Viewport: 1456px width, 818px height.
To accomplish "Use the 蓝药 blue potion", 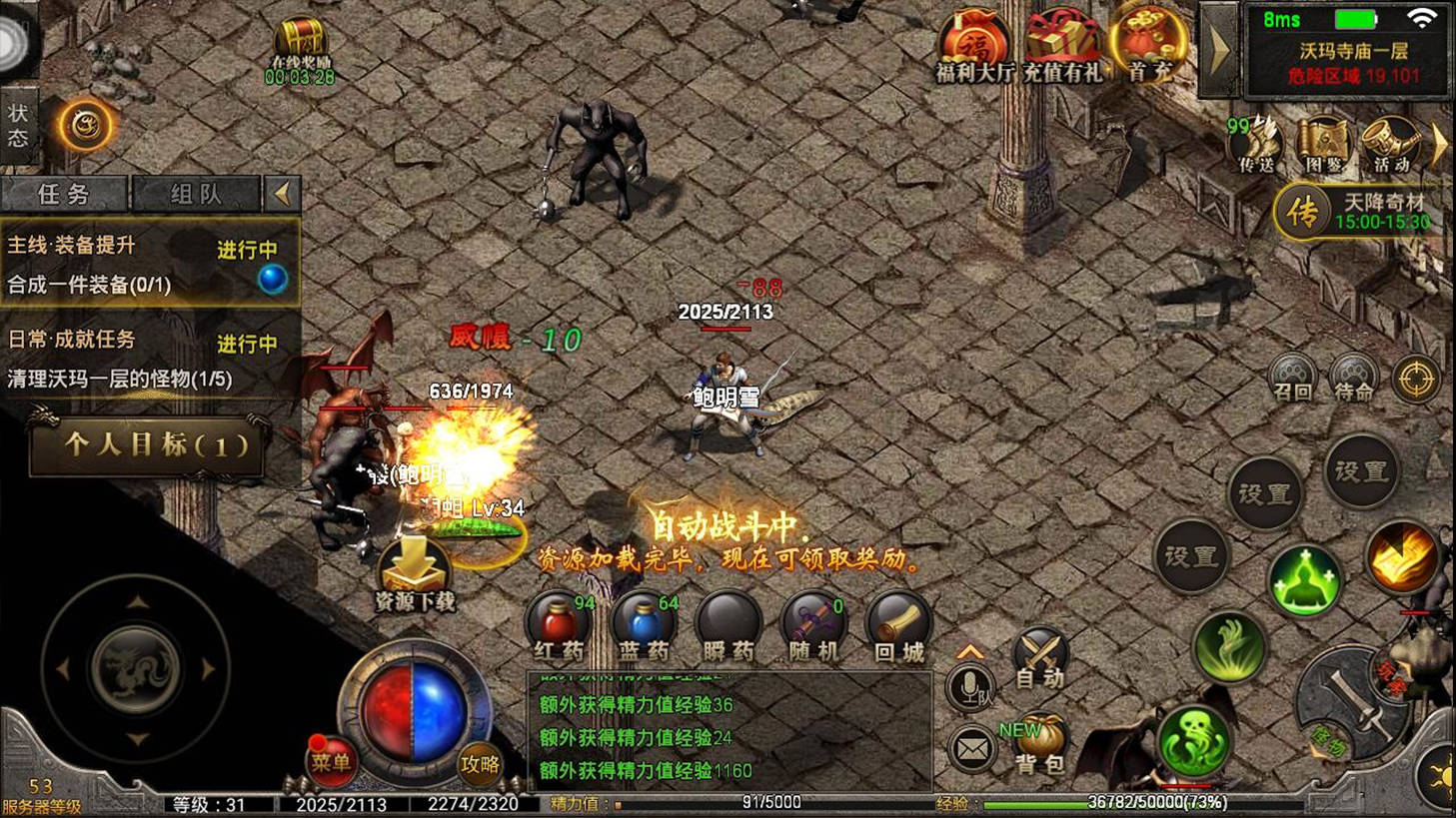I will tap(643, 625).
